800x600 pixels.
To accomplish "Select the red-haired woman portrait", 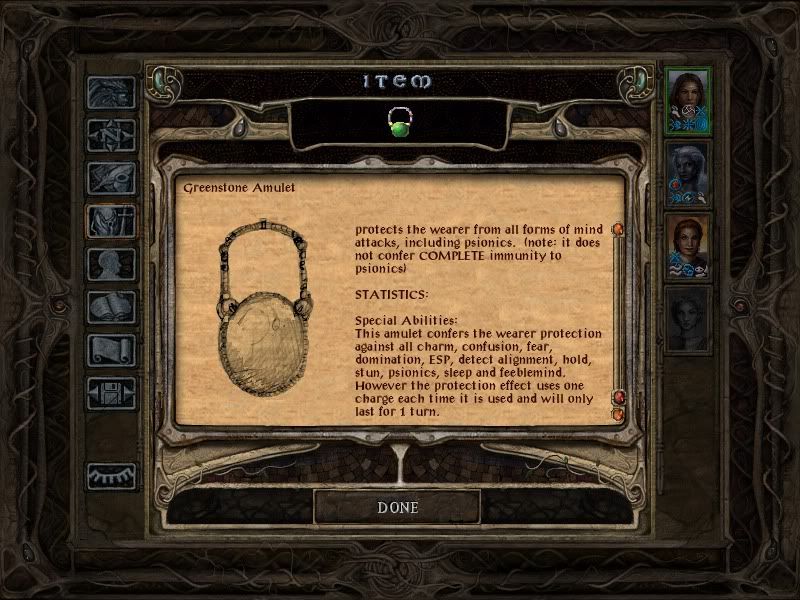I will pos(688,247).
